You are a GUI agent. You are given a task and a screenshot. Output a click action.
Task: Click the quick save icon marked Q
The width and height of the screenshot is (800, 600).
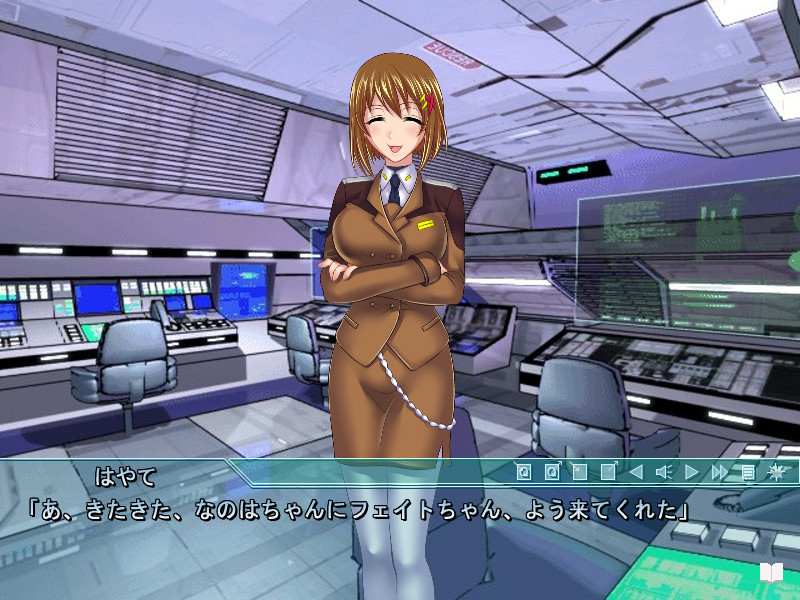click(523, 472)
